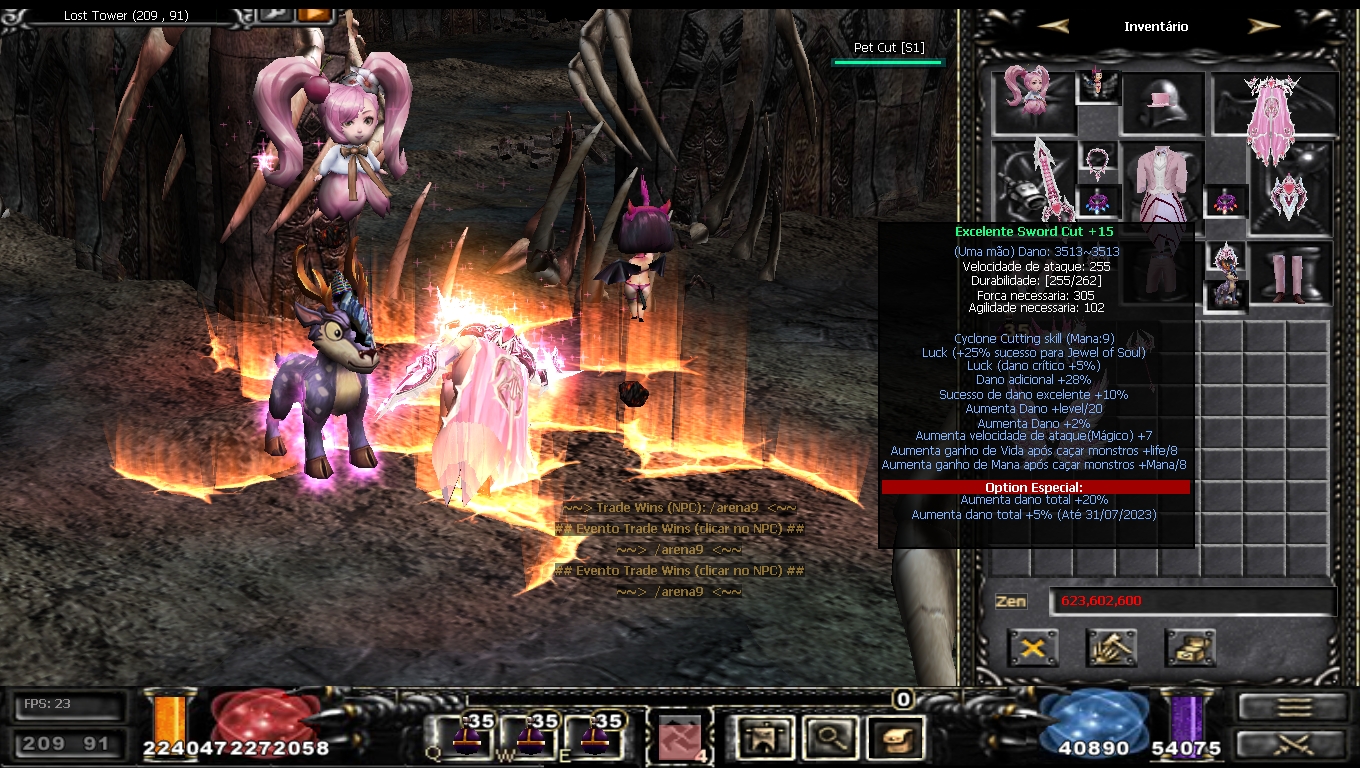Screen dimensions: 1360x768
Task: Open the repair hammer function
Action: coord(1111,648)
